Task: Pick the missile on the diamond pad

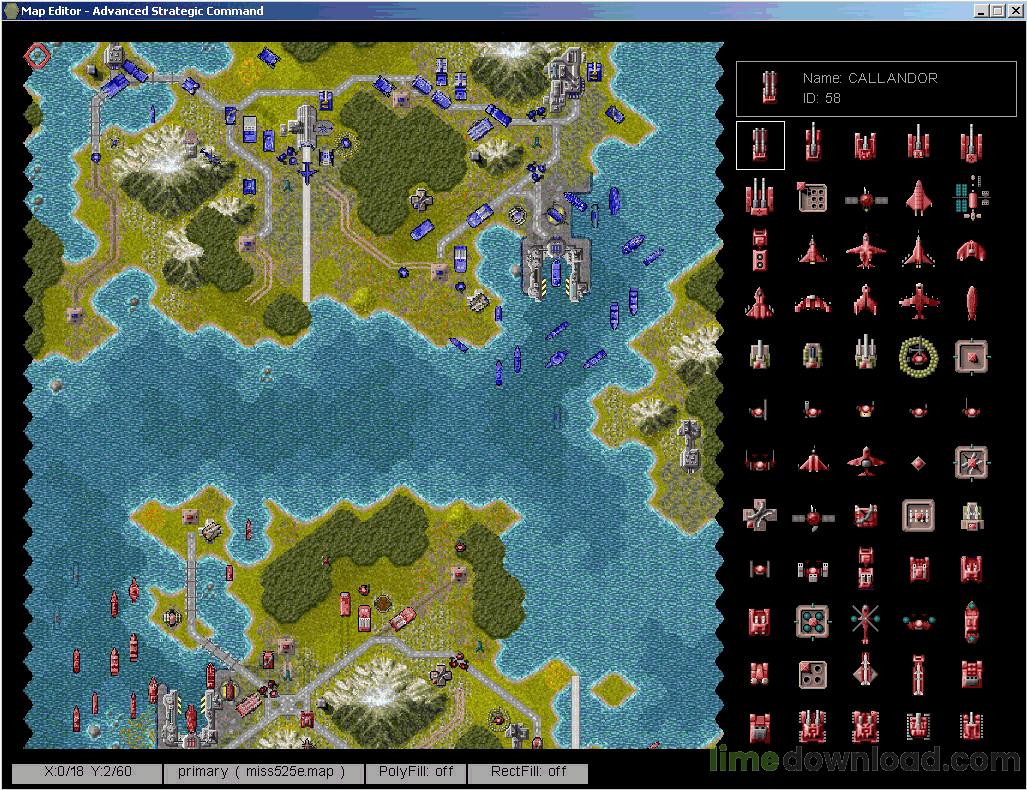Action: click(865, 672)
